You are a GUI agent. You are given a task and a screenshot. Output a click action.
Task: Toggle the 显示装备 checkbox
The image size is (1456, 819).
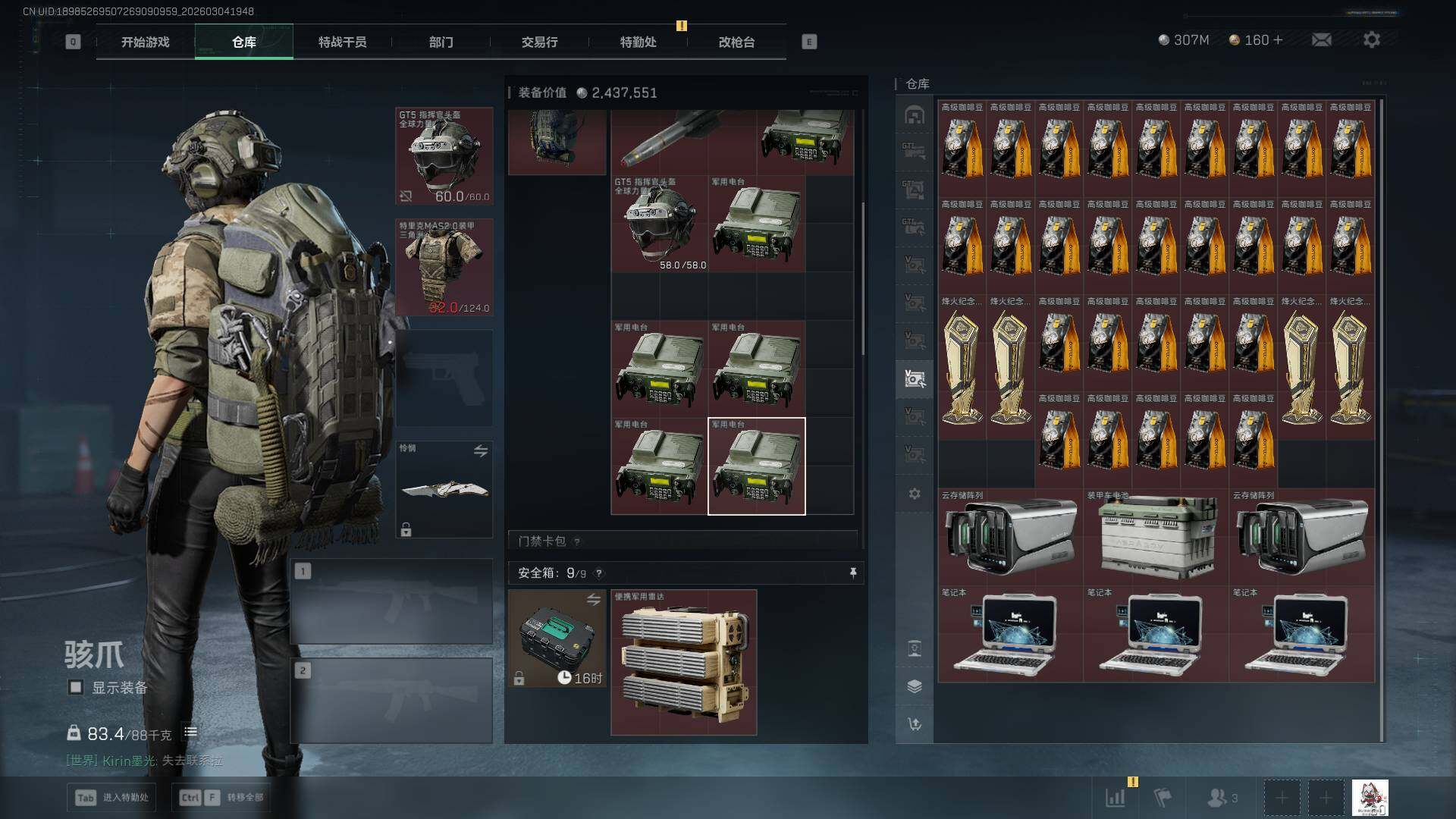(76, 687)
